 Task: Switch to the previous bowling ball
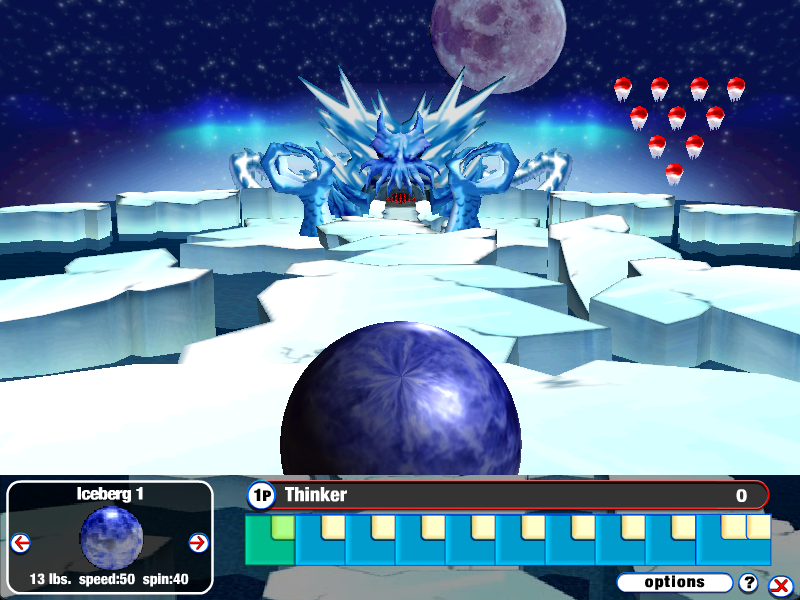[21, 543]
